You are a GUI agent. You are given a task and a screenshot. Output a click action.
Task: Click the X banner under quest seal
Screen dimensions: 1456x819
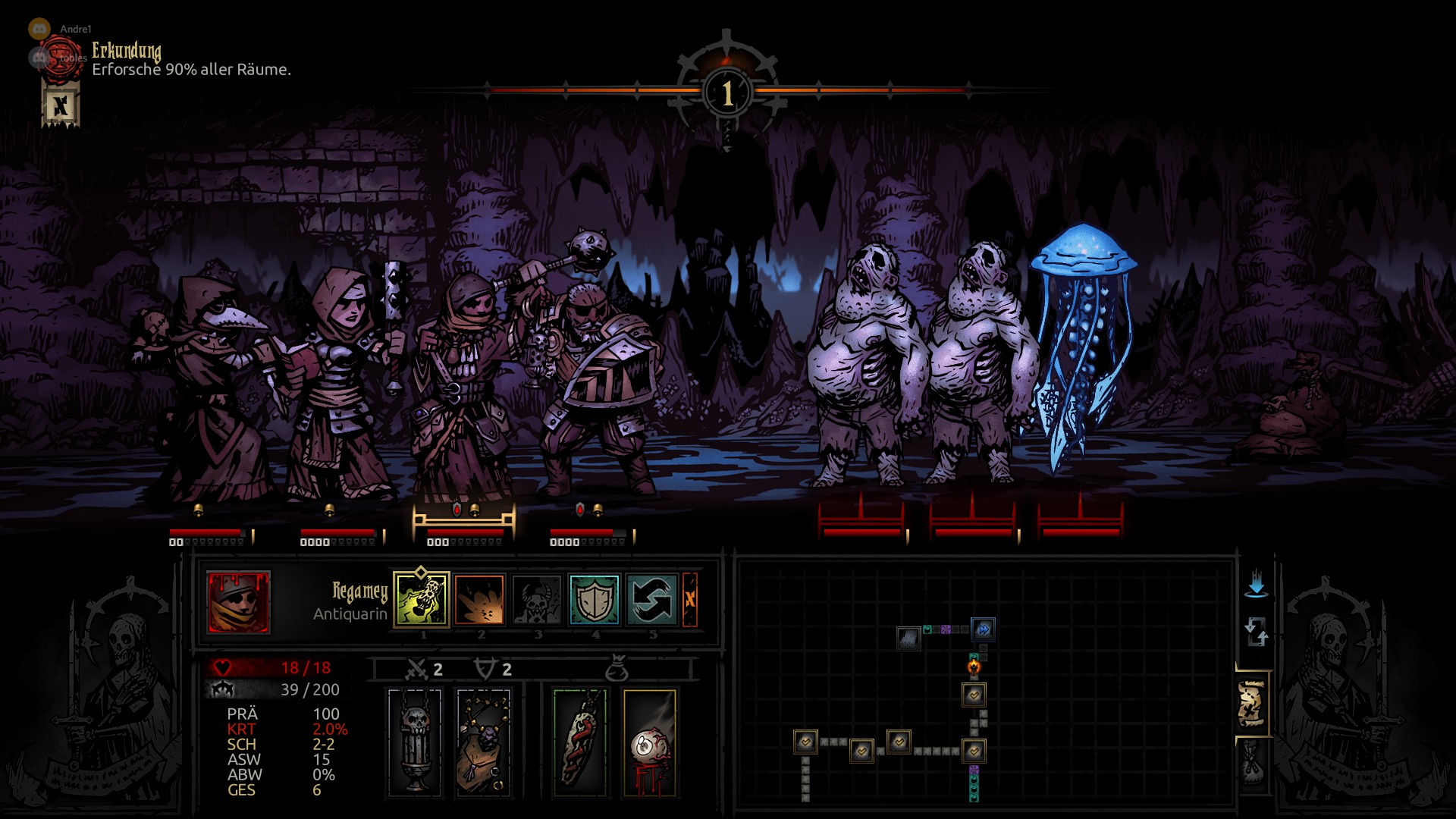click(x=61, y=105)
